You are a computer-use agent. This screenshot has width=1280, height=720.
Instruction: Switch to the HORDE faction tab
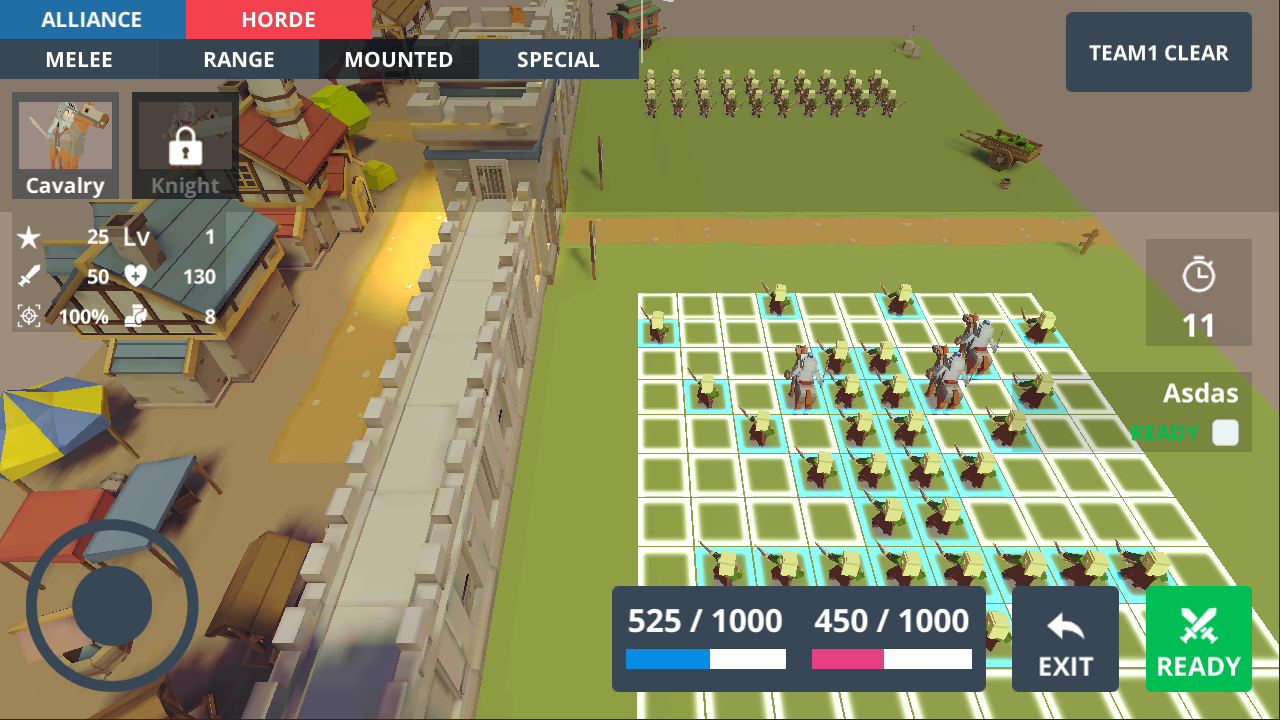tap(278, 19)
